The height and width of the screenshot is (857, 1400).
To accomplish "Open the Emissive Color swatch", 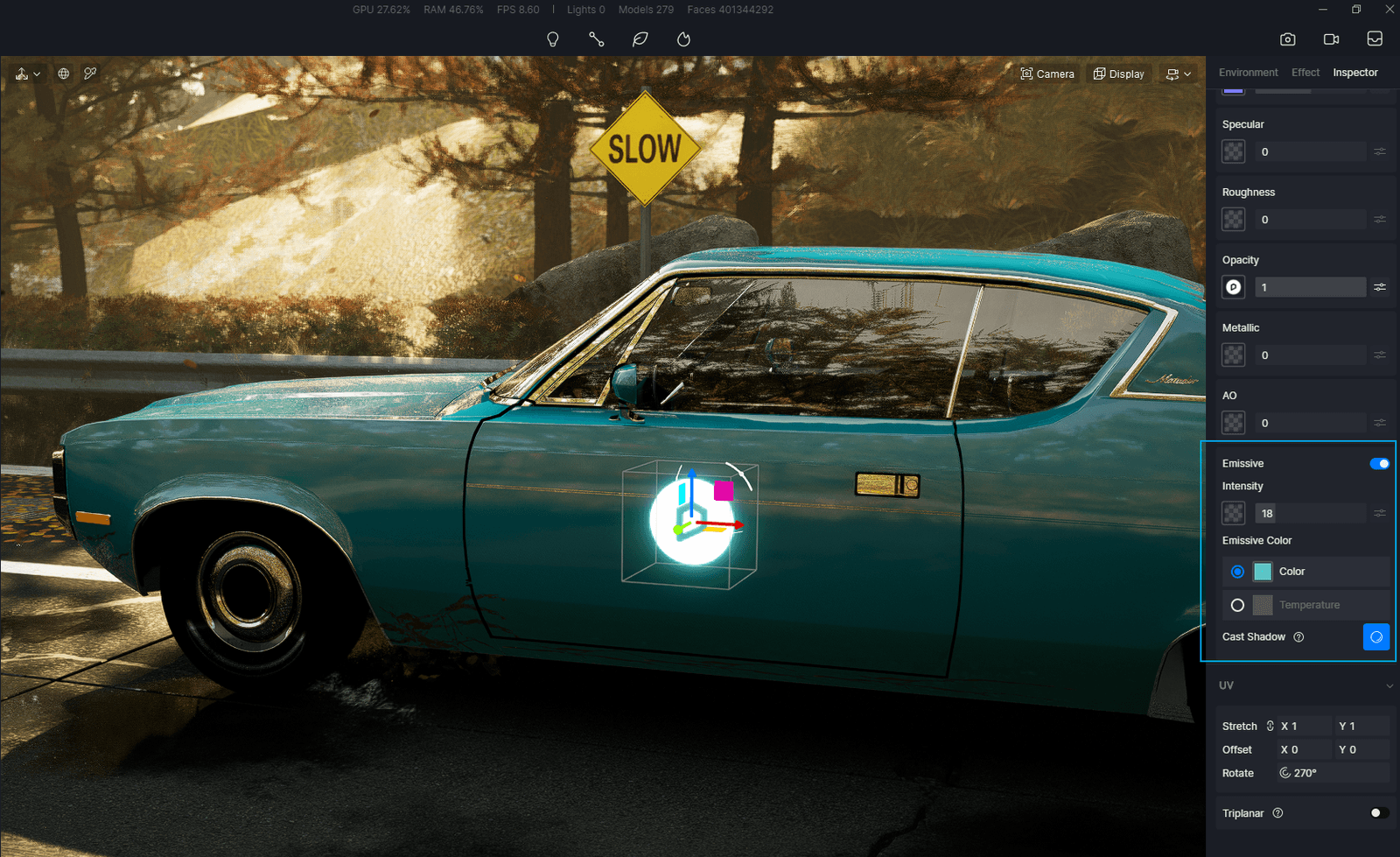I will (x=1263, y=572).
